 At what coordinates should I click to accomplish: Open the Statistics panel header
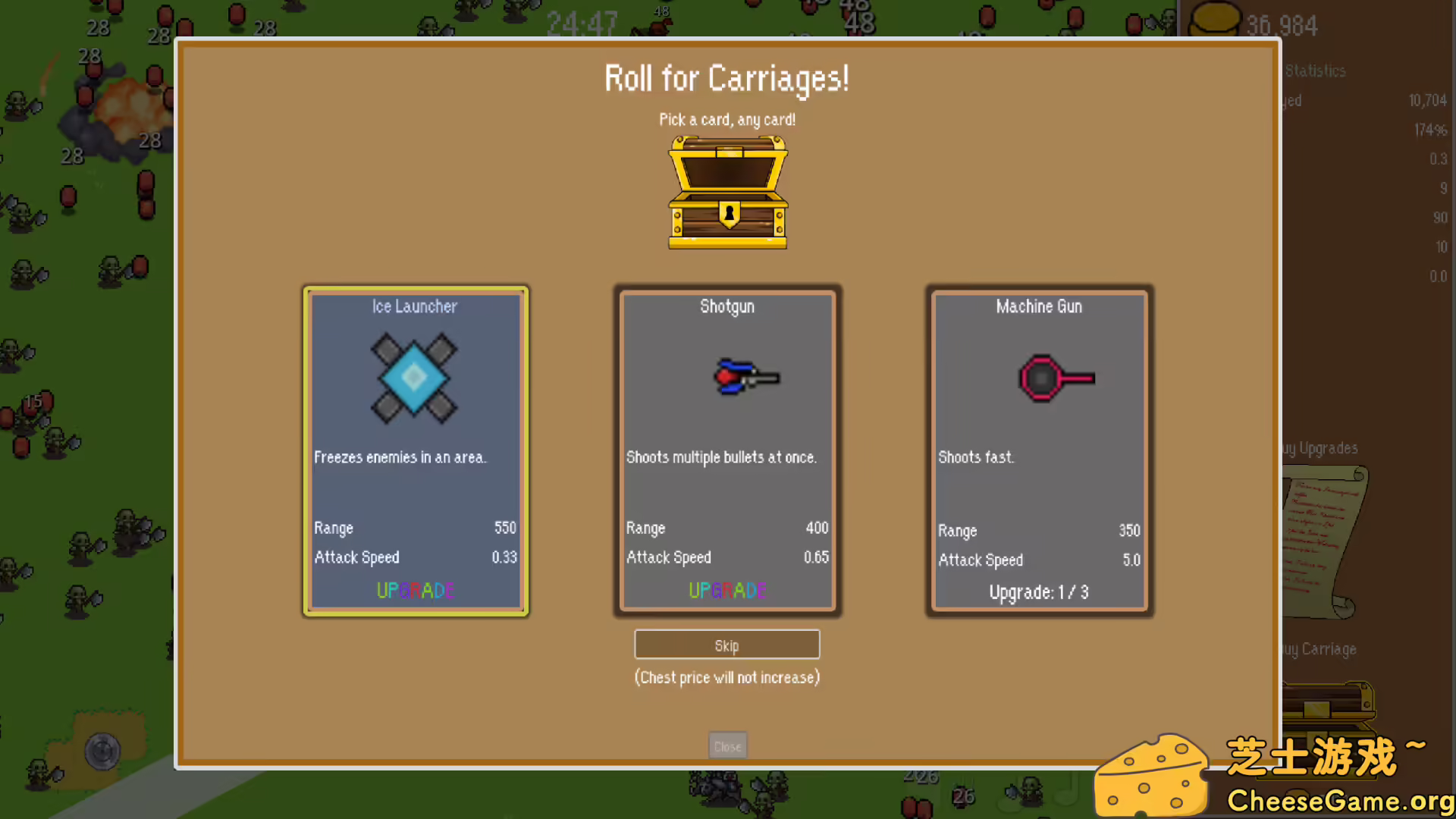click(1316, 71)
